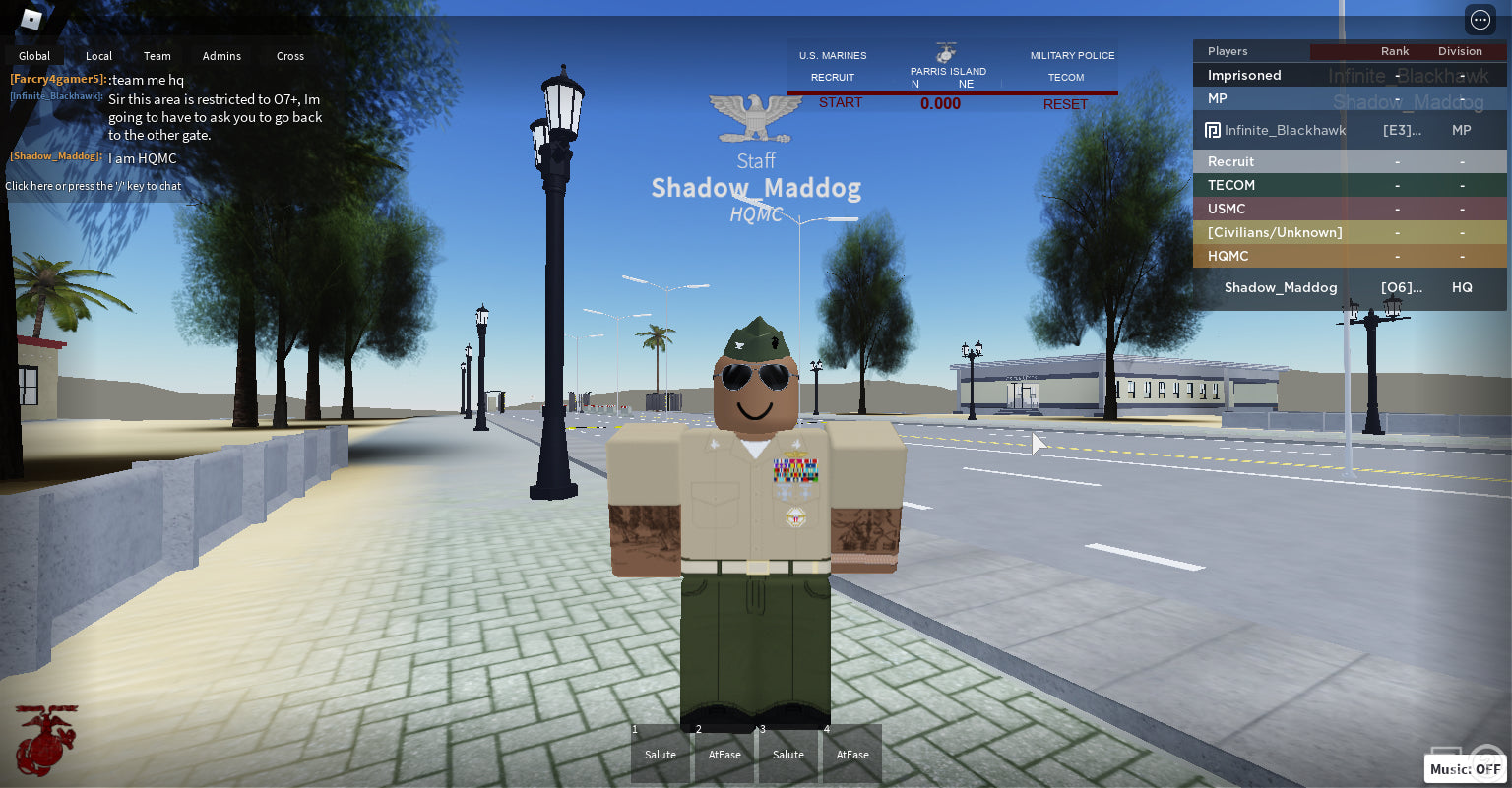1512x788 pixels.
Task: Select the Cross chat tab
Action: [289, 56]
